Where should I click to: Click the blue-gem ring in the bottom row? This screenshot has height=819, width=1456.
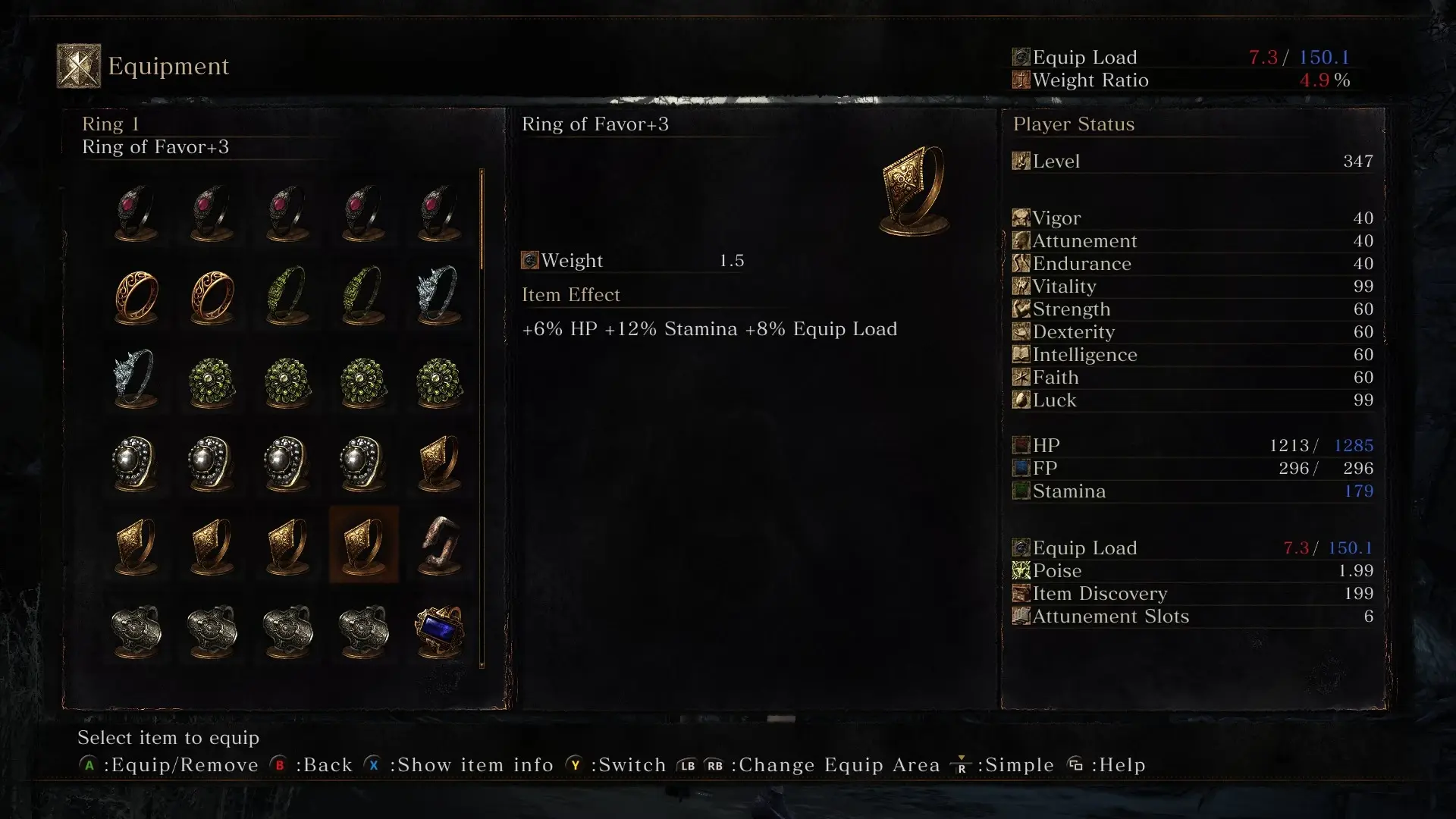point(440,632)
